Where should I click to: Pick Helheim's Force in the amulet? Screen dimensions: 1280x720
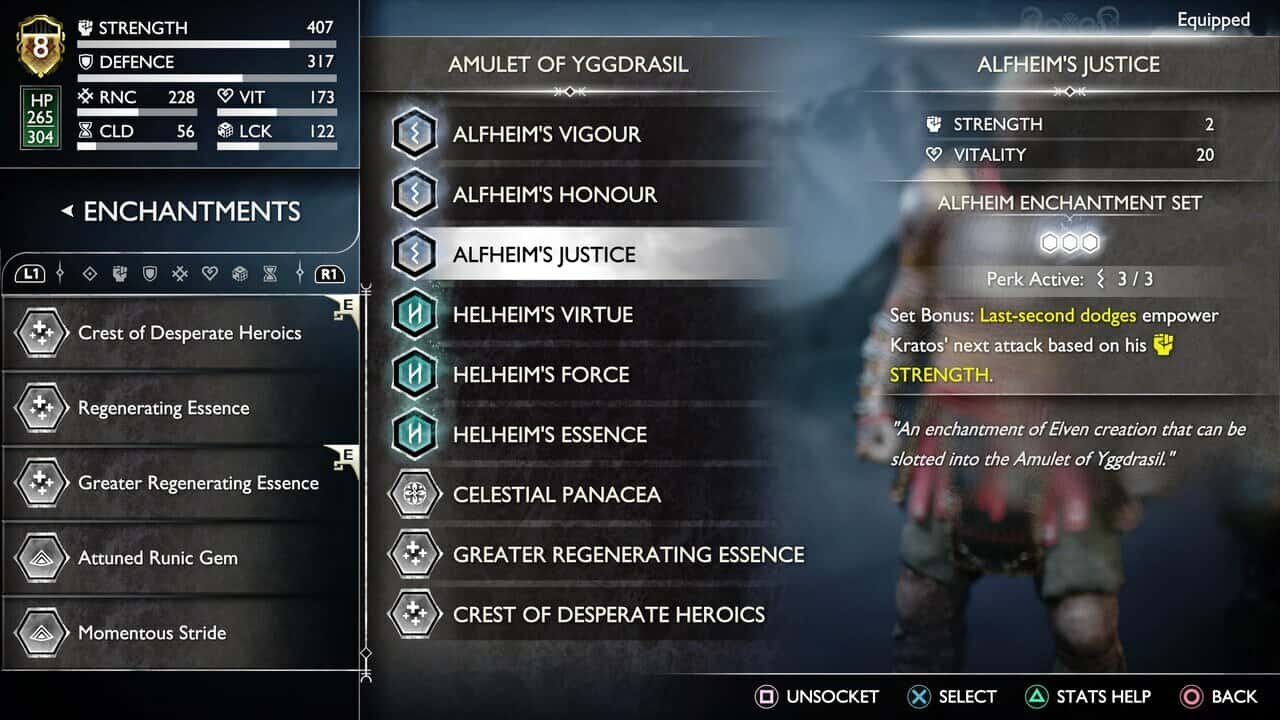coord(541,374)
